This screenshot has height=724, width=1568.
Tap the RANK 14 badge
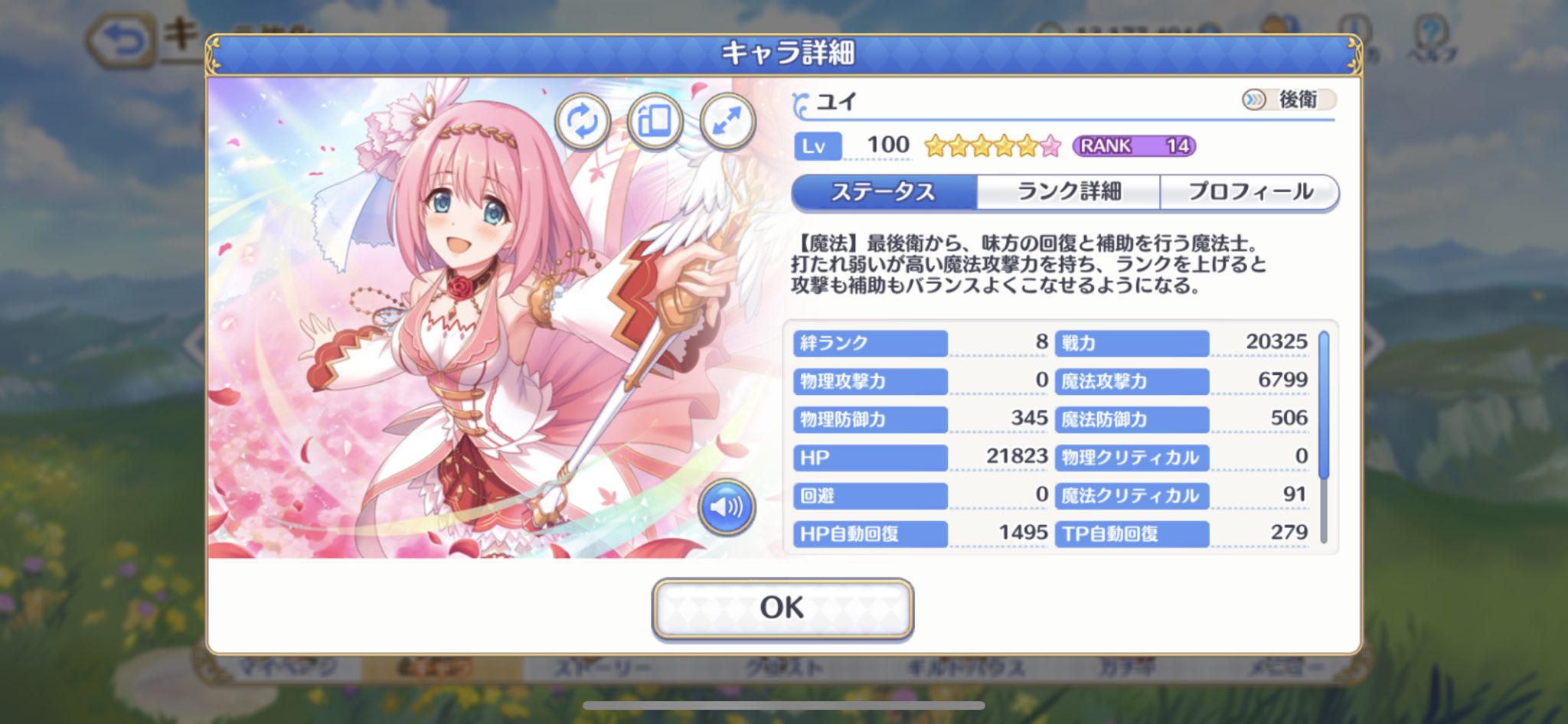(1133, 146)
